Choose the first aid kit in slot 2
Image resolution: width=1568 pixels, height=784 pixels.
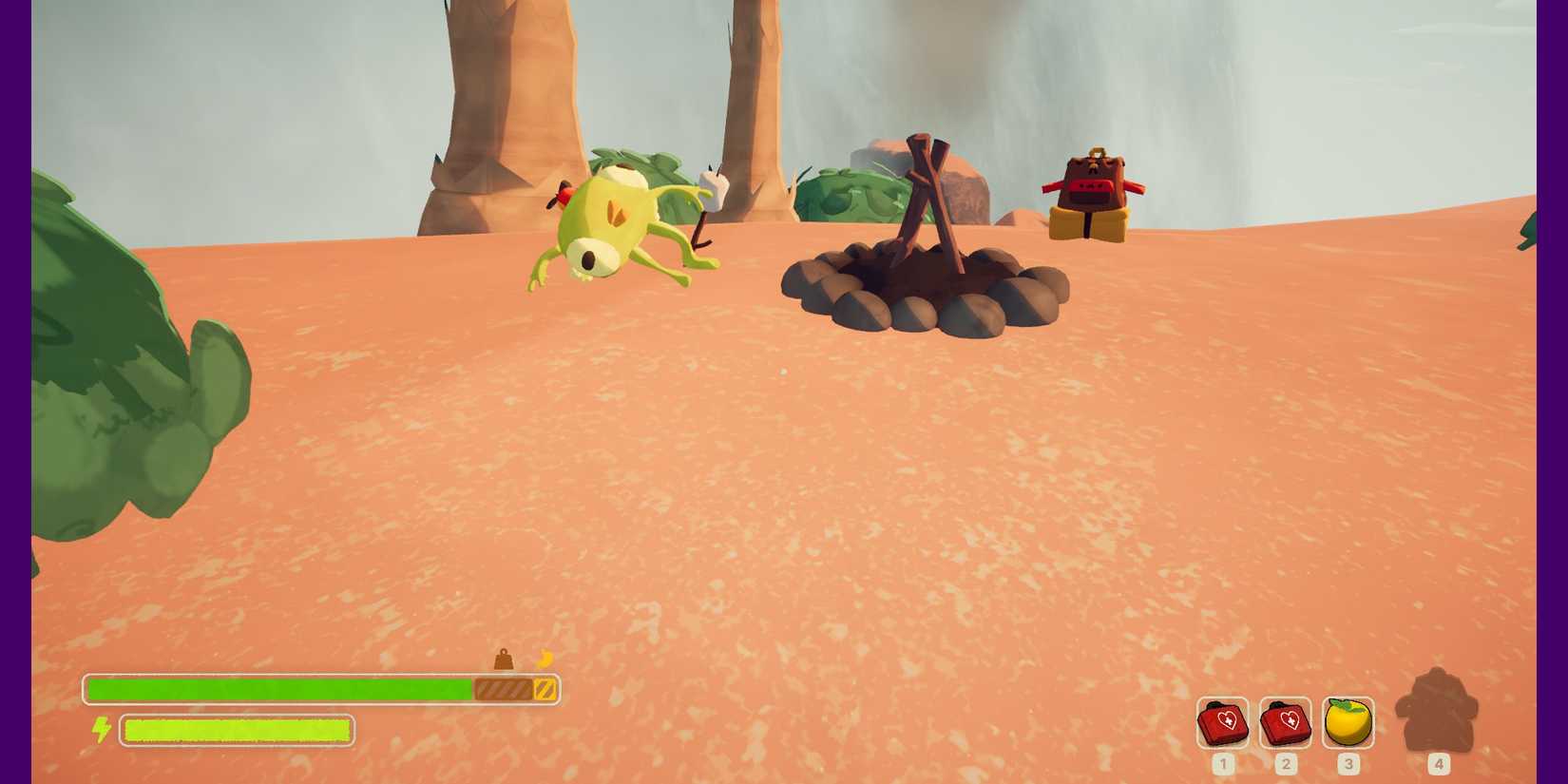[1285, 723]
